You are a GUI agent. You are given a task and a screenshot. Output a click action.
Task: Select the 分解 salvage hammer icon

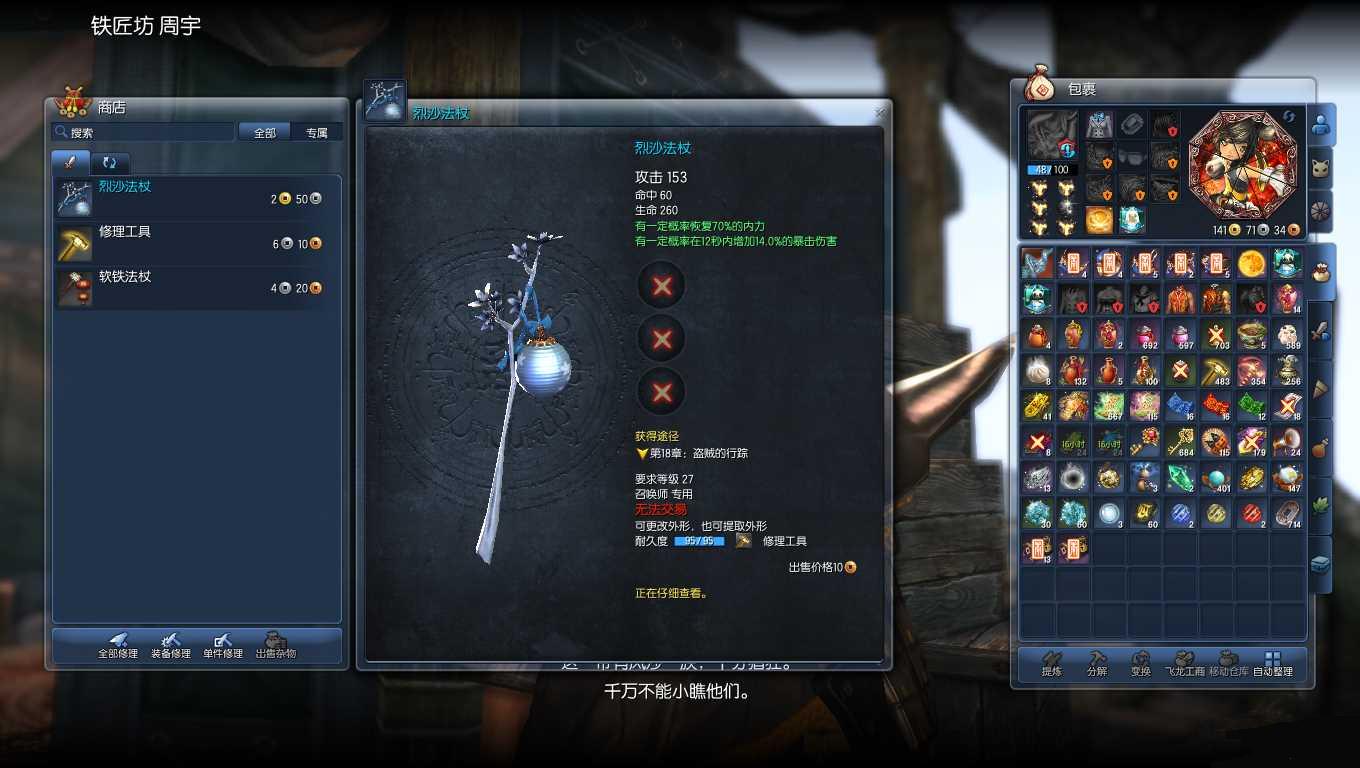(1096, 662)
